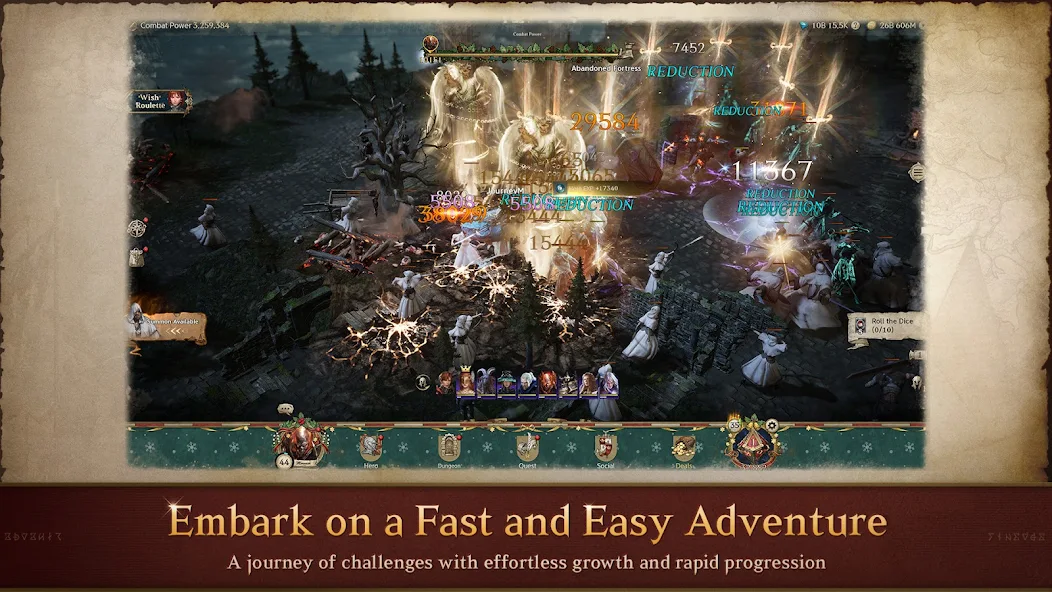Select the level 44 character portrait
This screenshot has width=1052, height=592.
point(293,443)
